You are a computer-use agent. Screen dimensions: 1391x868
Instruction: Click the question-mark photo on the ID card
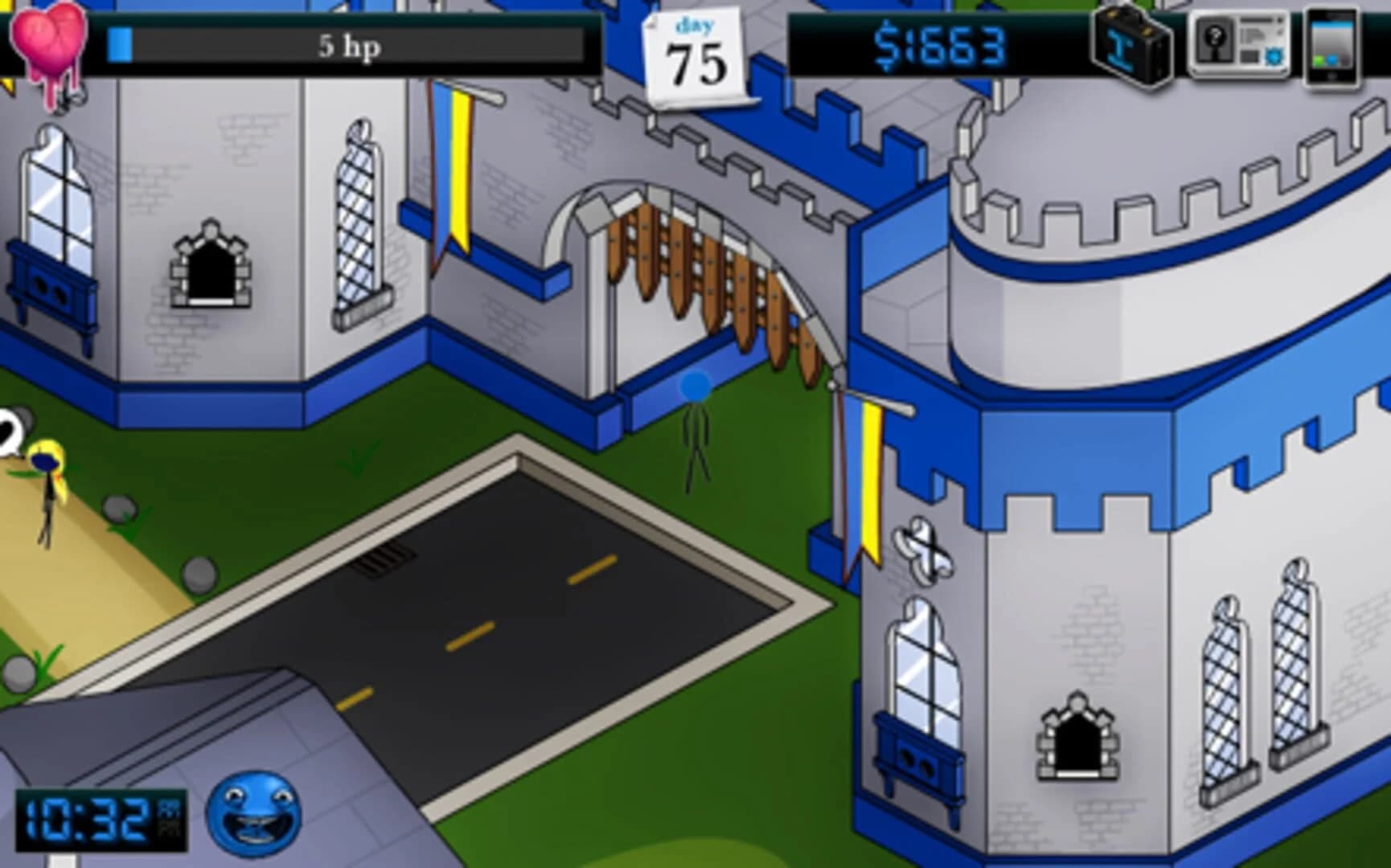pyautogui.click(x=1213, y=36)
